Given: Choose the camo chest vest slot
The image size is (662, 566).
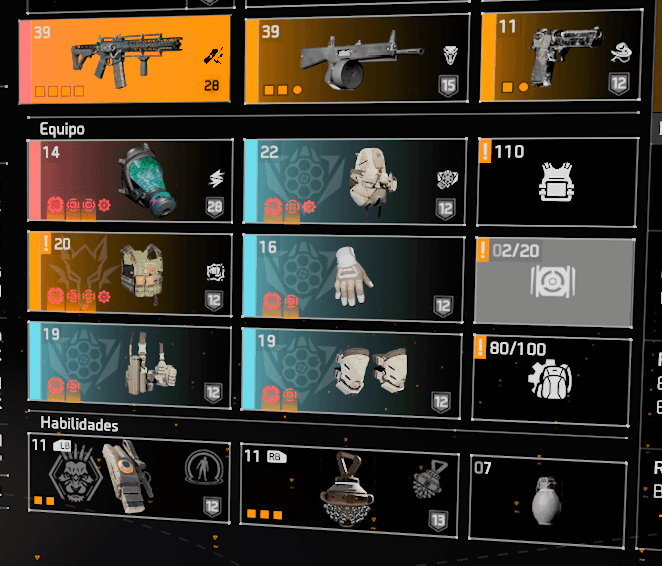Looking at the screenshot, I should [132, 271].
